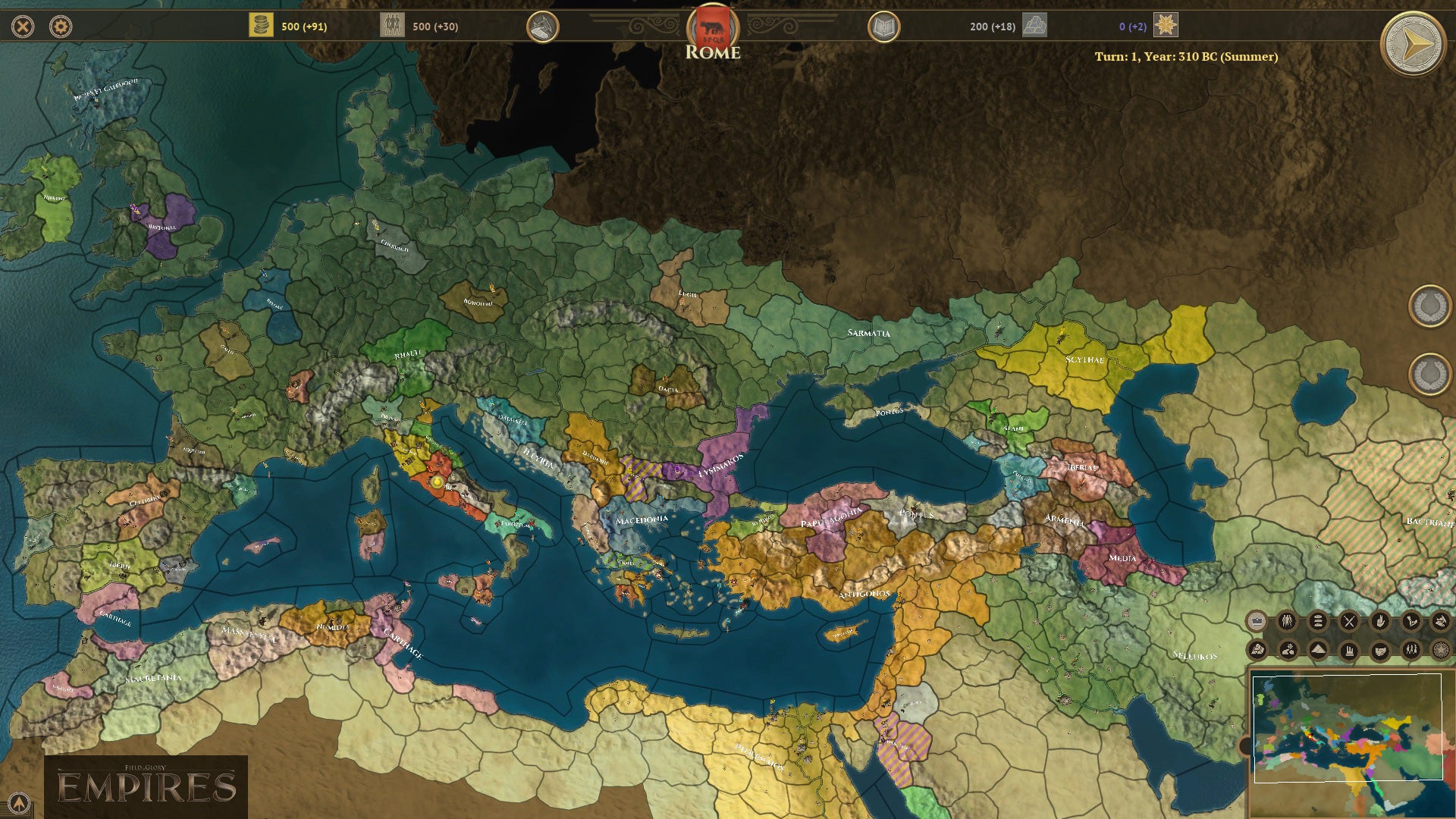Click the gold coins treasury icon

click(261, 26)
